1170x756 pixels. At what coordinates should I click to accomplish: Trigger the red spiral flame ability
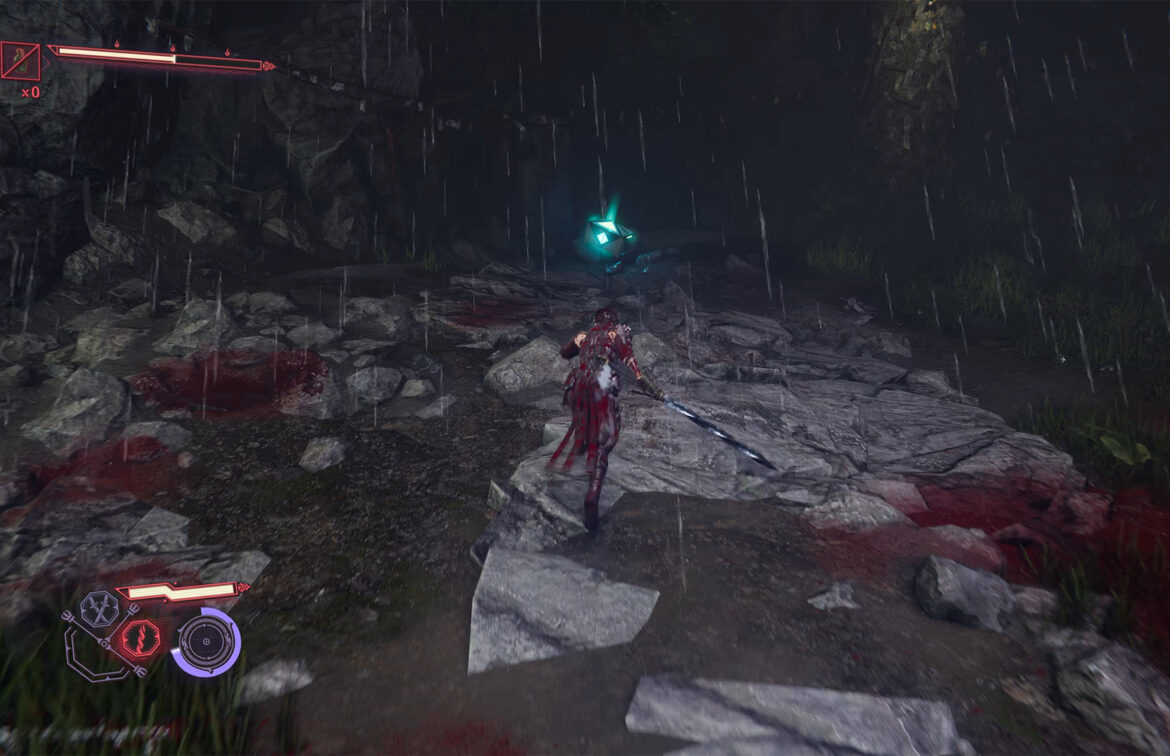pos(139,637)
